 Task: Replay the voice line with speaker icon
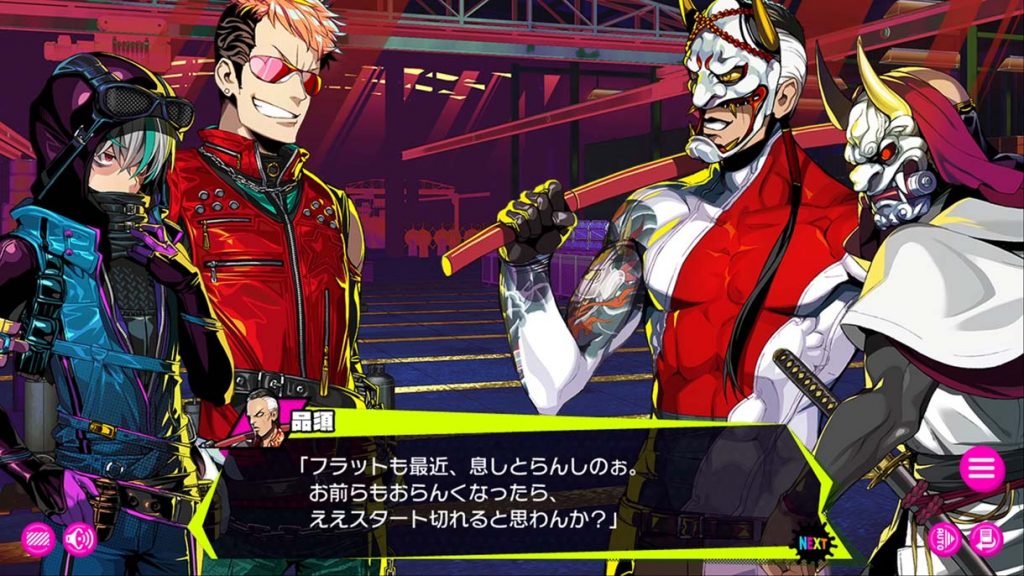coord(79,540)
